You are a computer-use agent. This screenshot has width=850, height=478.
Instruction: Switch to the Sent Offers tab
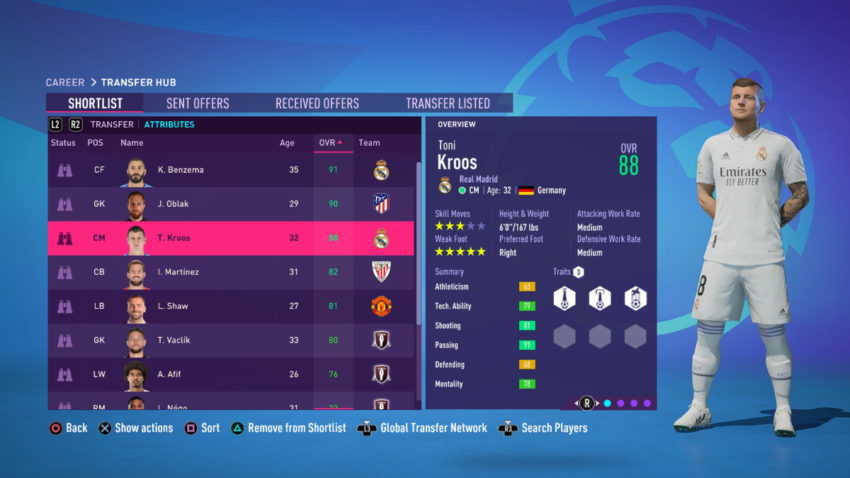point(197,103)
